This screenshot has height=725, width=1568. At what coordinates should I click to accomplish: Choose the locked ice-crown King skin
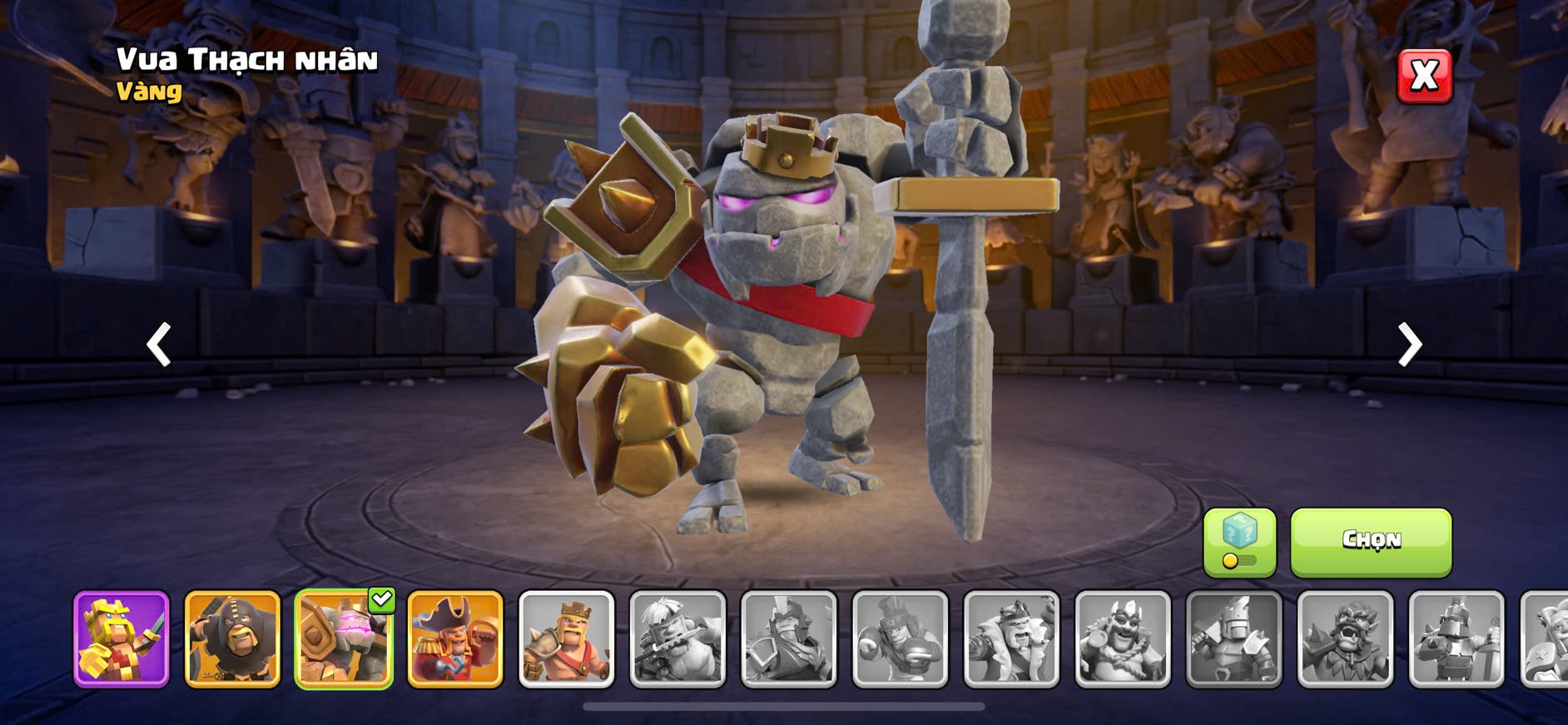1123,639
